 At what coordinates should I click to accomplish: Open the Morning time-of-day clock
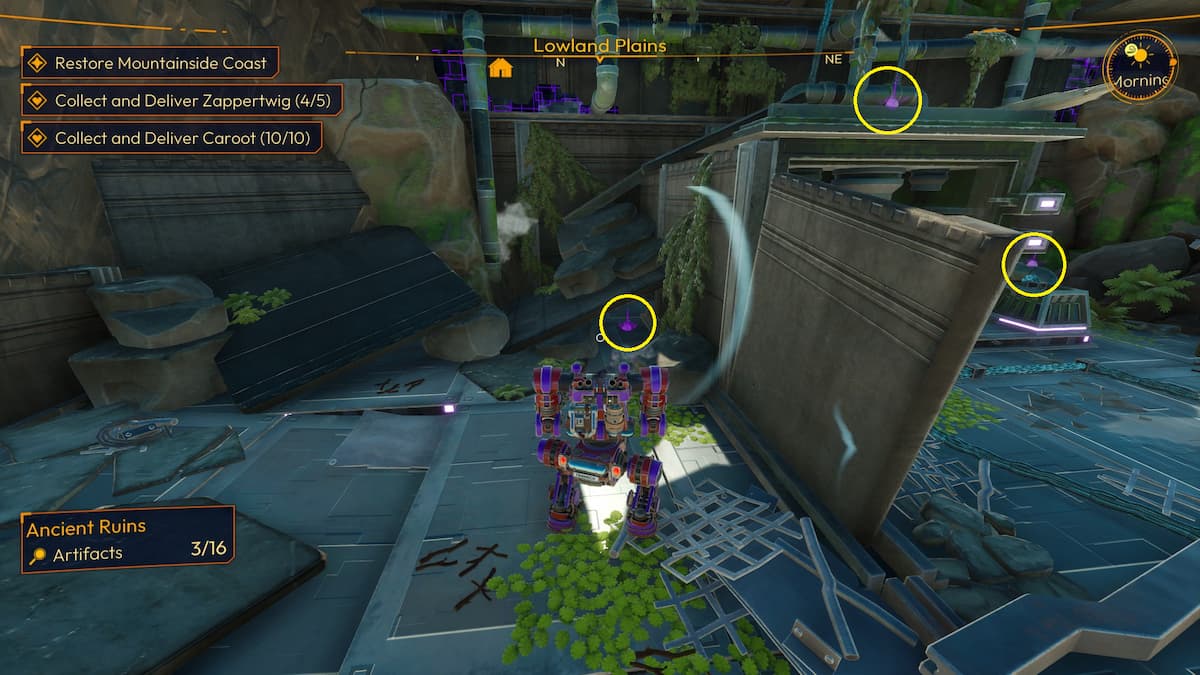click(x=1139, y=64)
